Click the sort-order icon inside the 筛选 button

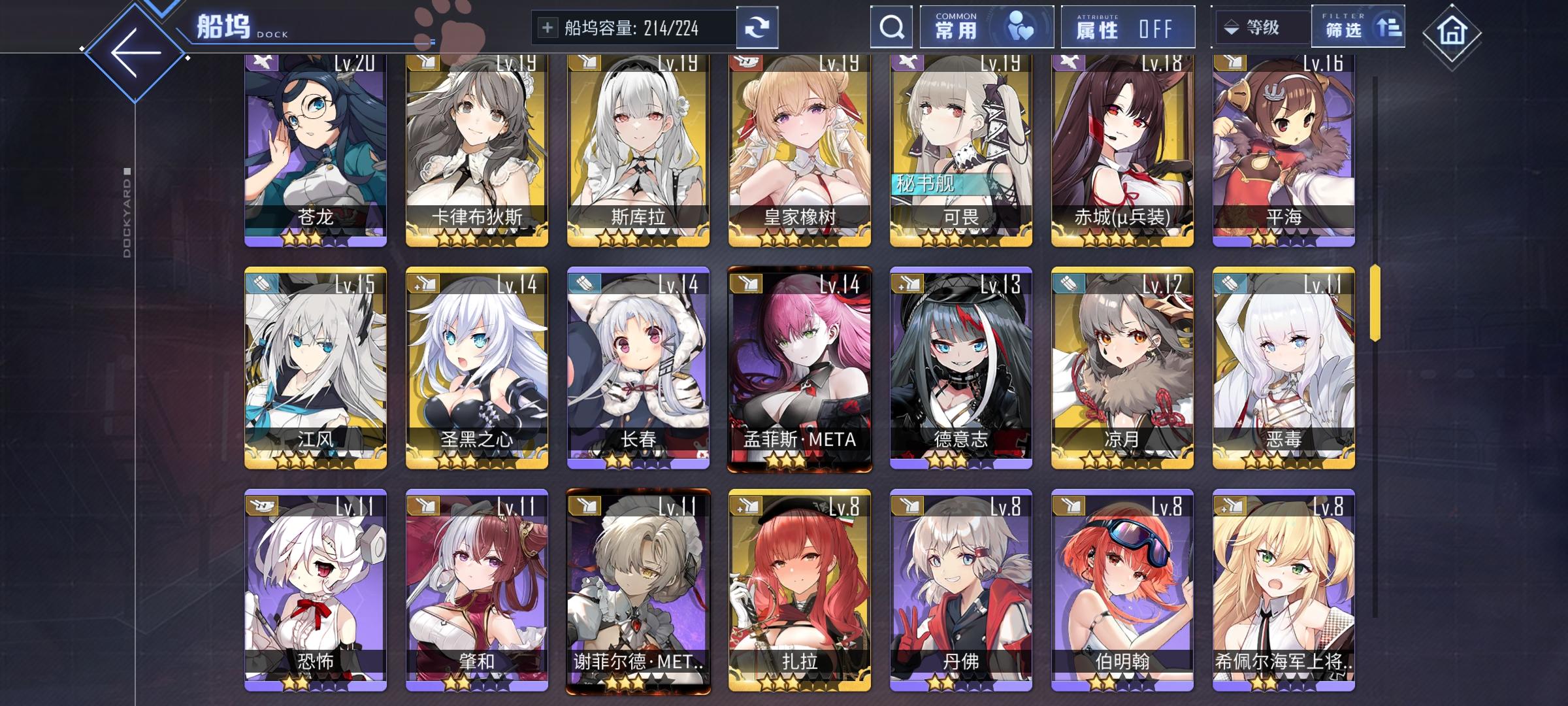coord(1388,27)
